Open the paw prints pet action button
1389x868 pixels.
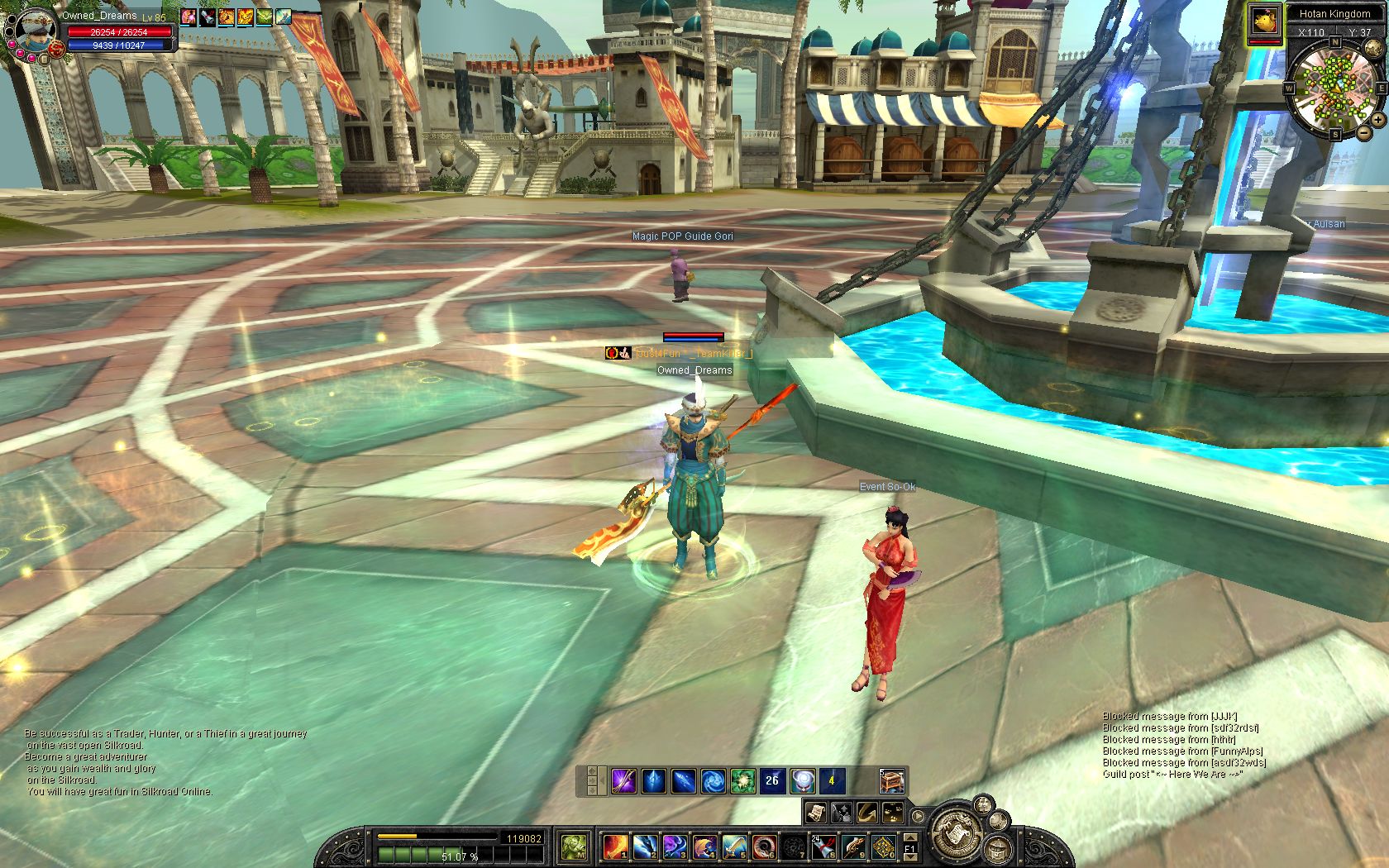(x=891, y=812)
